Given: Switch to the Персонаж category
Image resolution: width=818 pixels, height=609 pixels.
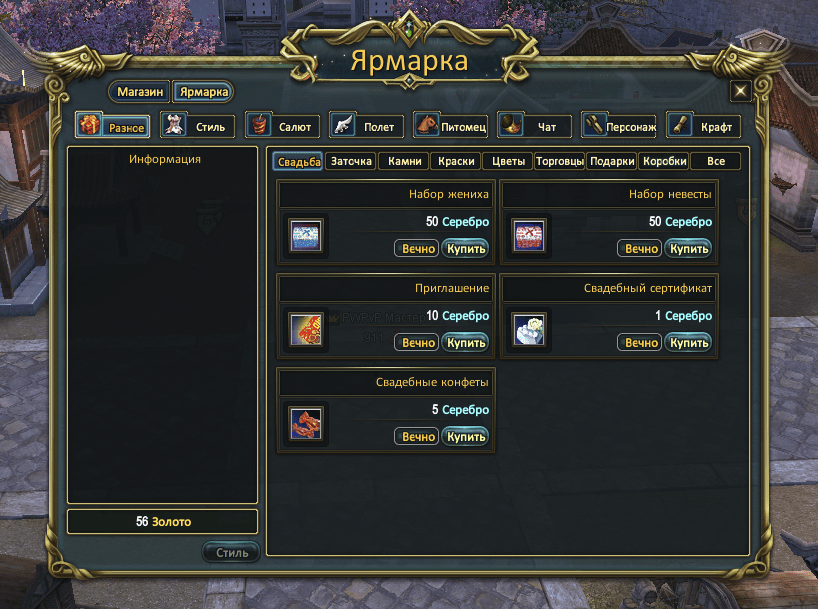Looking at the screenshot, I should [x=619, y=127].
